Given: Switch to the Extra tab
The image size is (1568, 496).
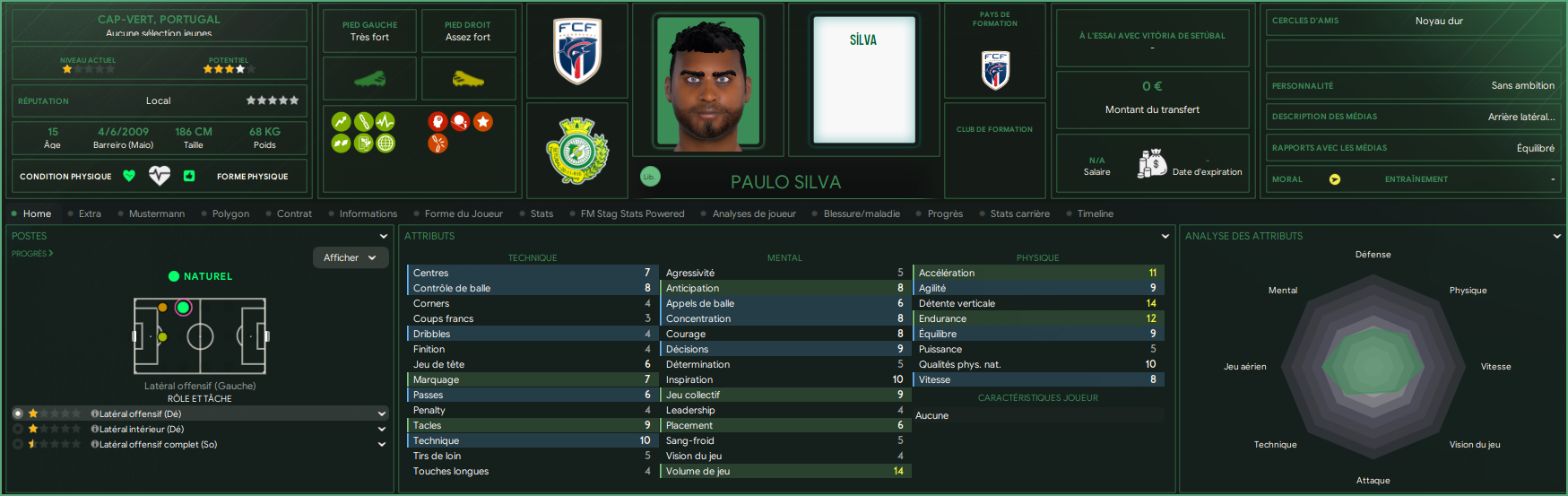Looking at the screenshot, I should click(90, 213).
